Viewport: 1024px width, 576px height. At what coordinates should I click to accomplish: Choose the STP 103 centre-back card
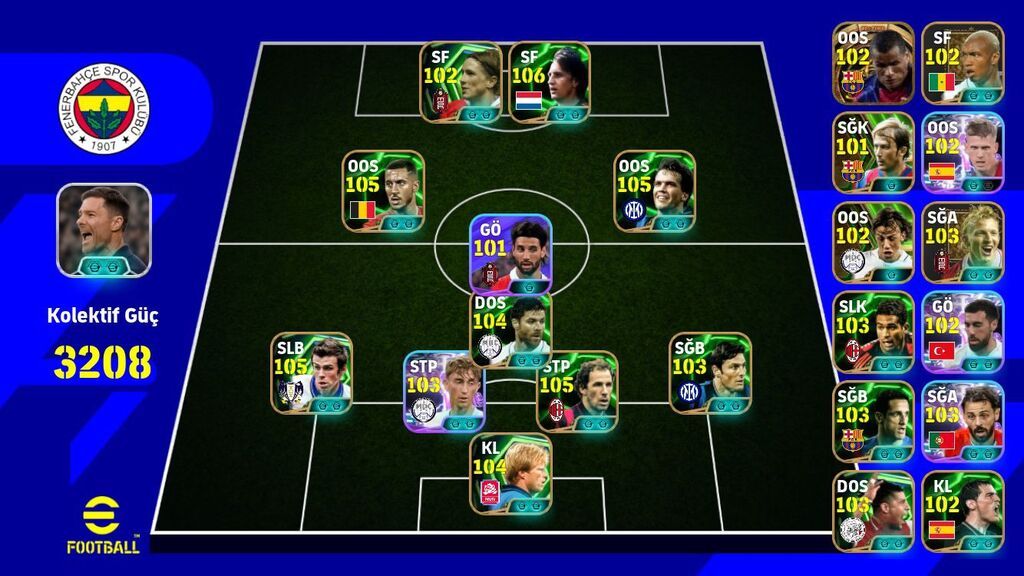[444, 390]
